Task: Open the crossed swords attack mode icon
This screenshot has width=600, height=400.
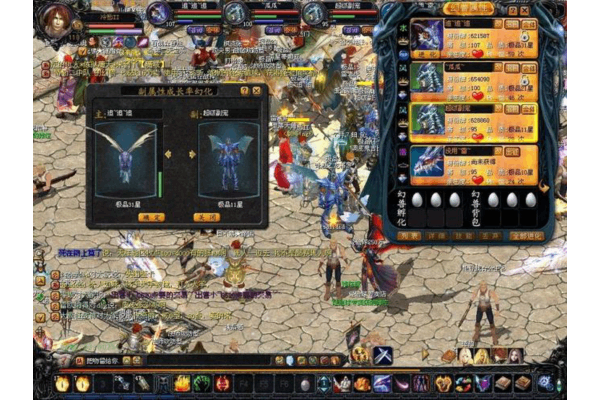Action: (383, 354)
